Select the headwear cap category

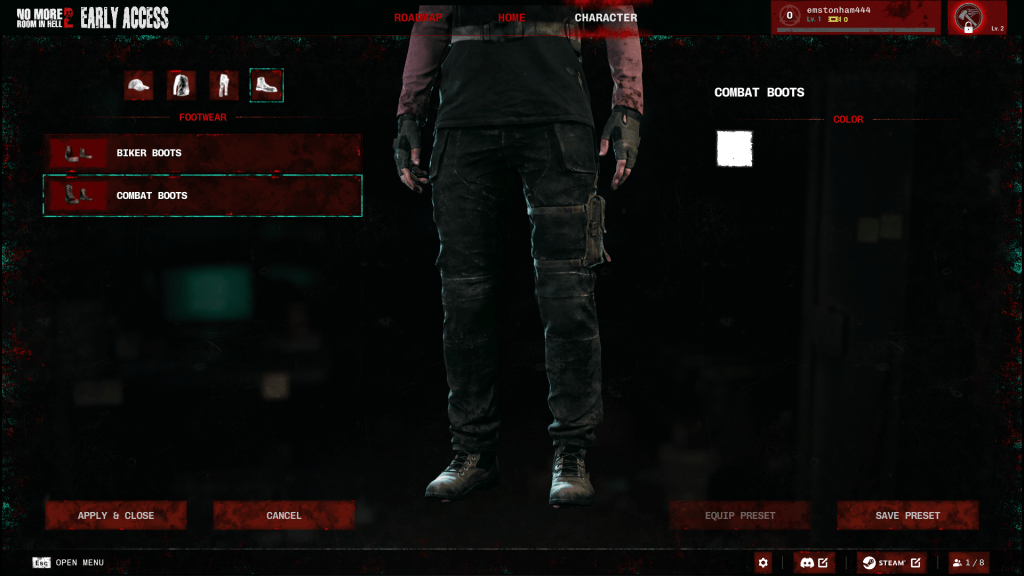click(x=139, y=86)
